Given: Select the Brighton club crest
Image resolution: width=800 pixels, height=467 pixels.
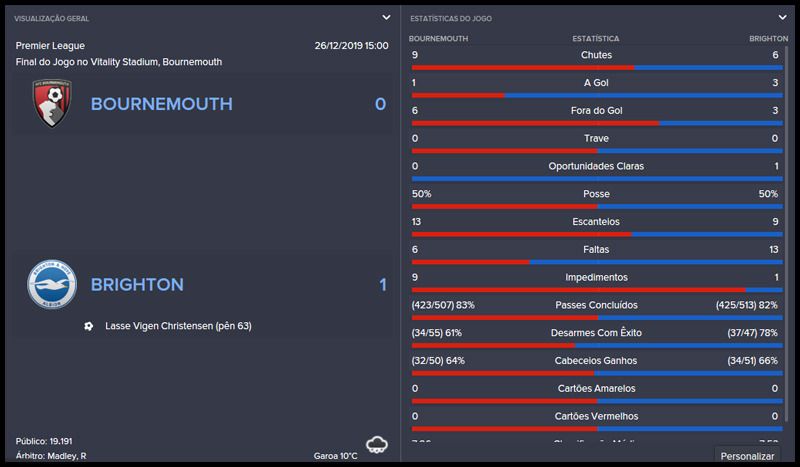Looking at the screenshot, I should [x=52, y=284].
